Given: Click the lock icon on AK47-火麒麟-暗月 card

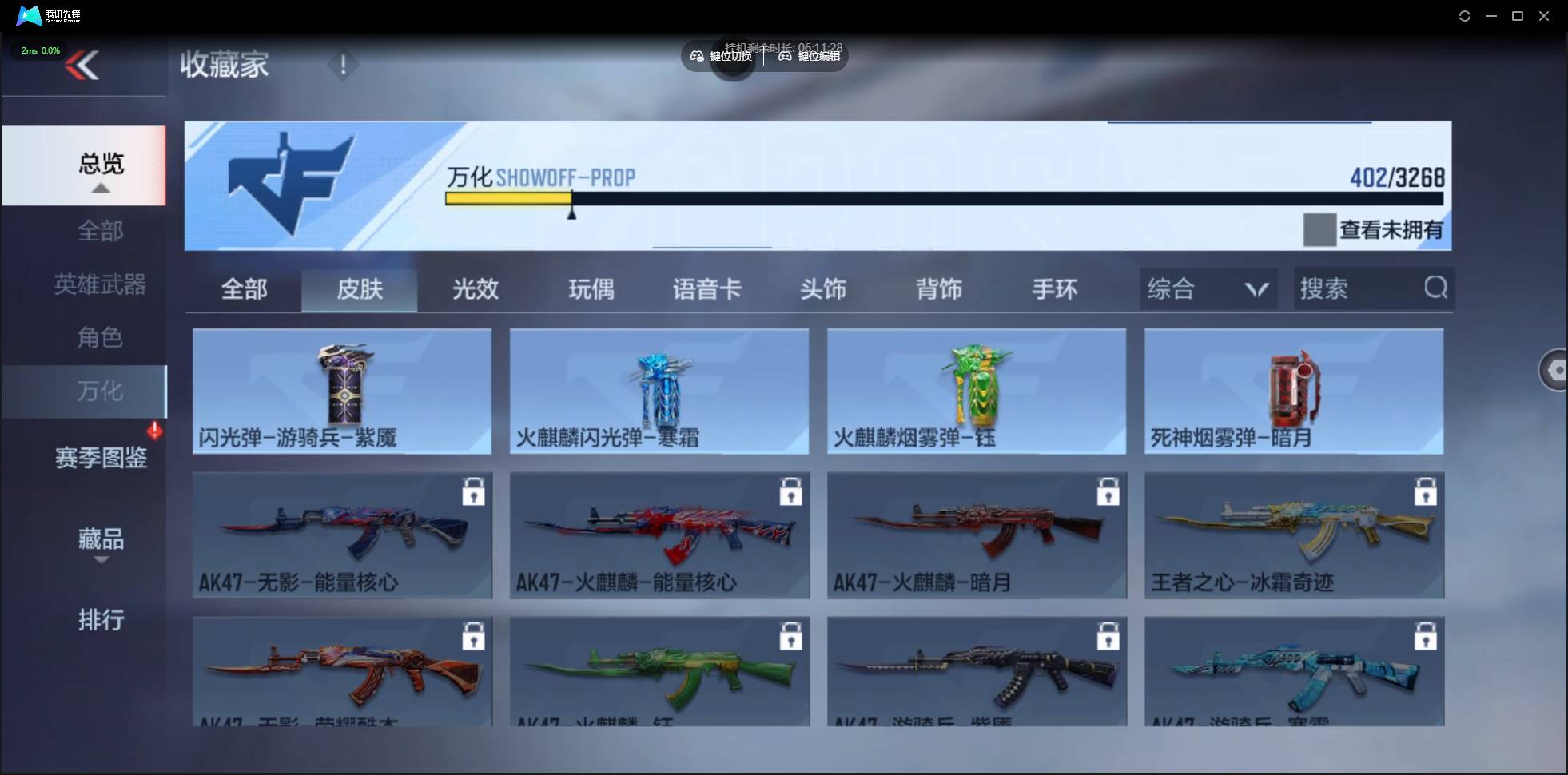Looking at the screenshot, I should point(1109,491).
